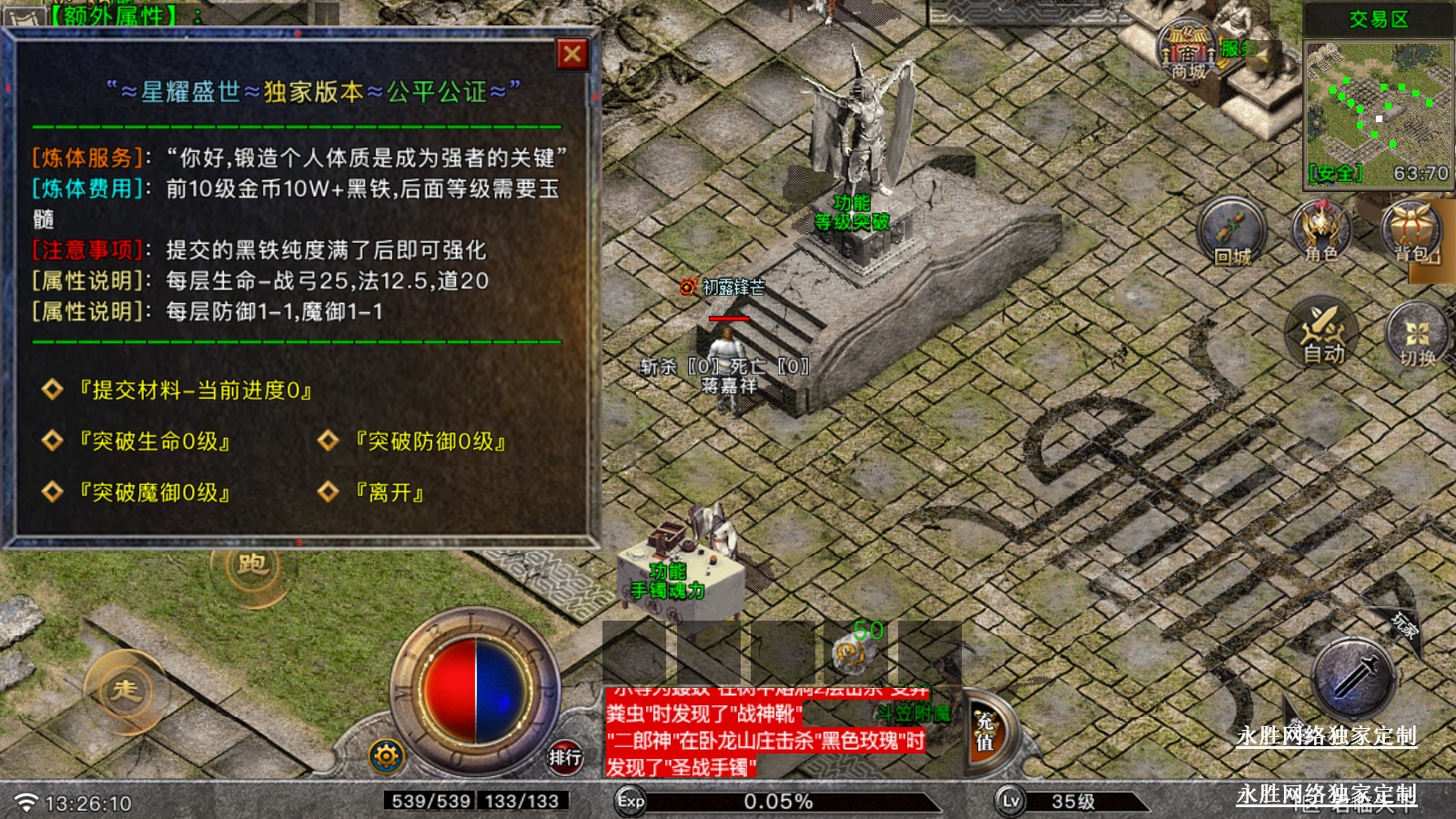Toggle 自动 auto-combat
This screenshot has height=819, width=1456.
pos(1322,333)
